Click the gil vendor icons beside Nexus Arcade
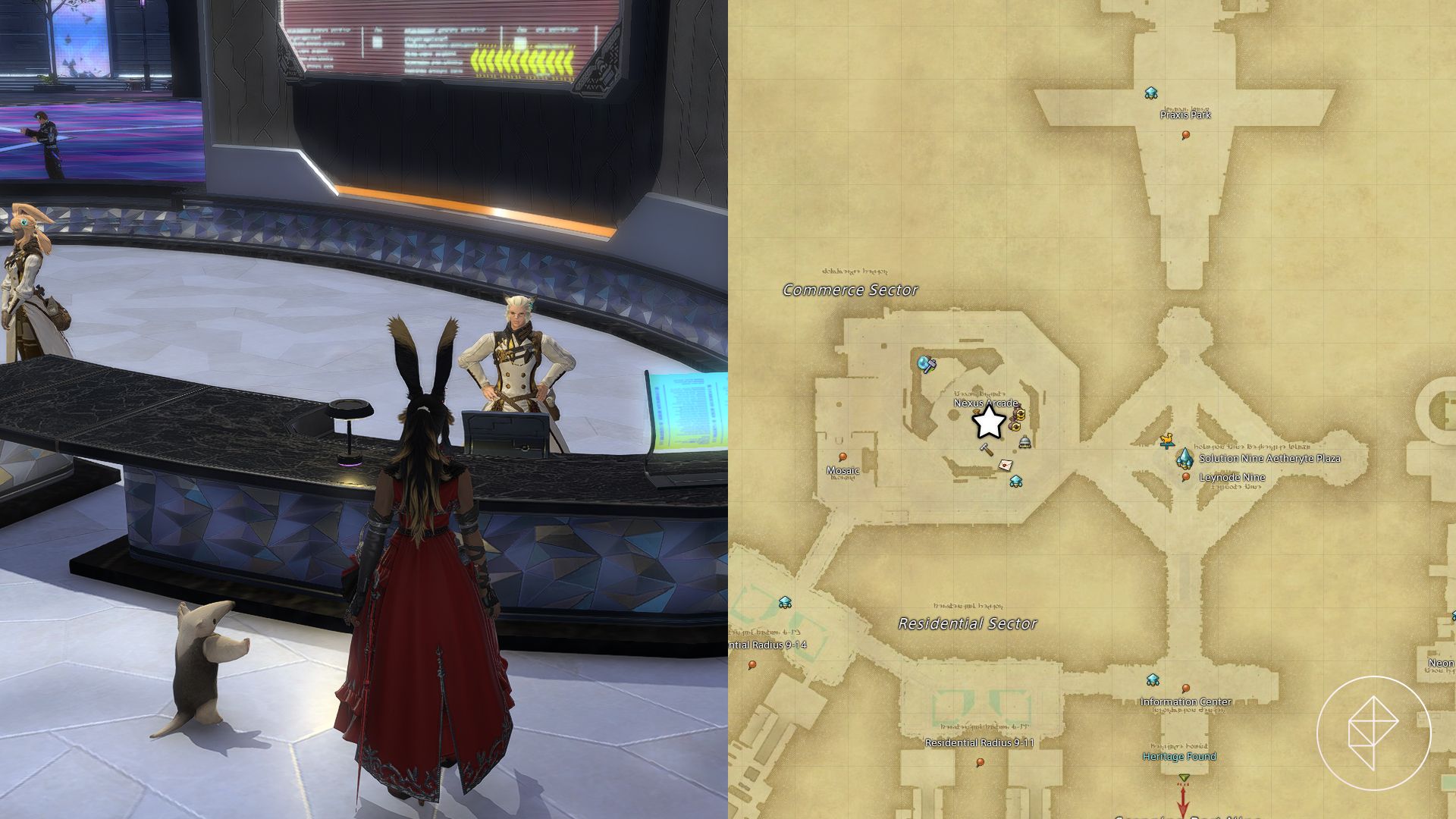This screenshot has width=1456, height=819. (1017, 422)
